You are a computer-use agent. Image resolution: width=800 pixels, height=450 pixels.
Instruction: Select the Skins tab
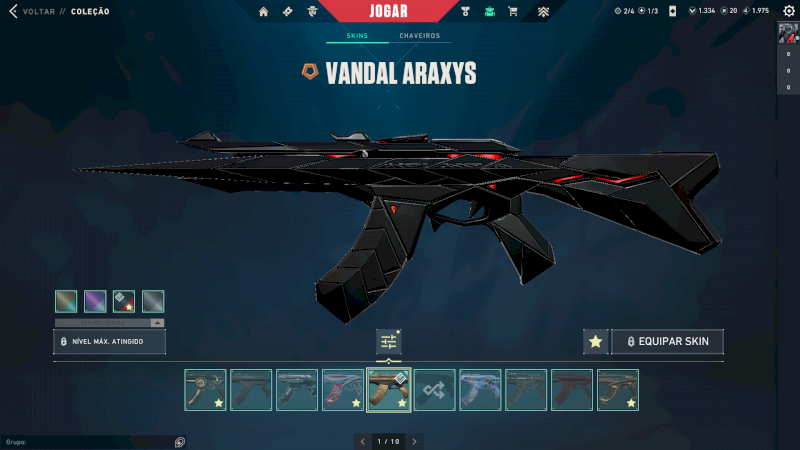357,36
